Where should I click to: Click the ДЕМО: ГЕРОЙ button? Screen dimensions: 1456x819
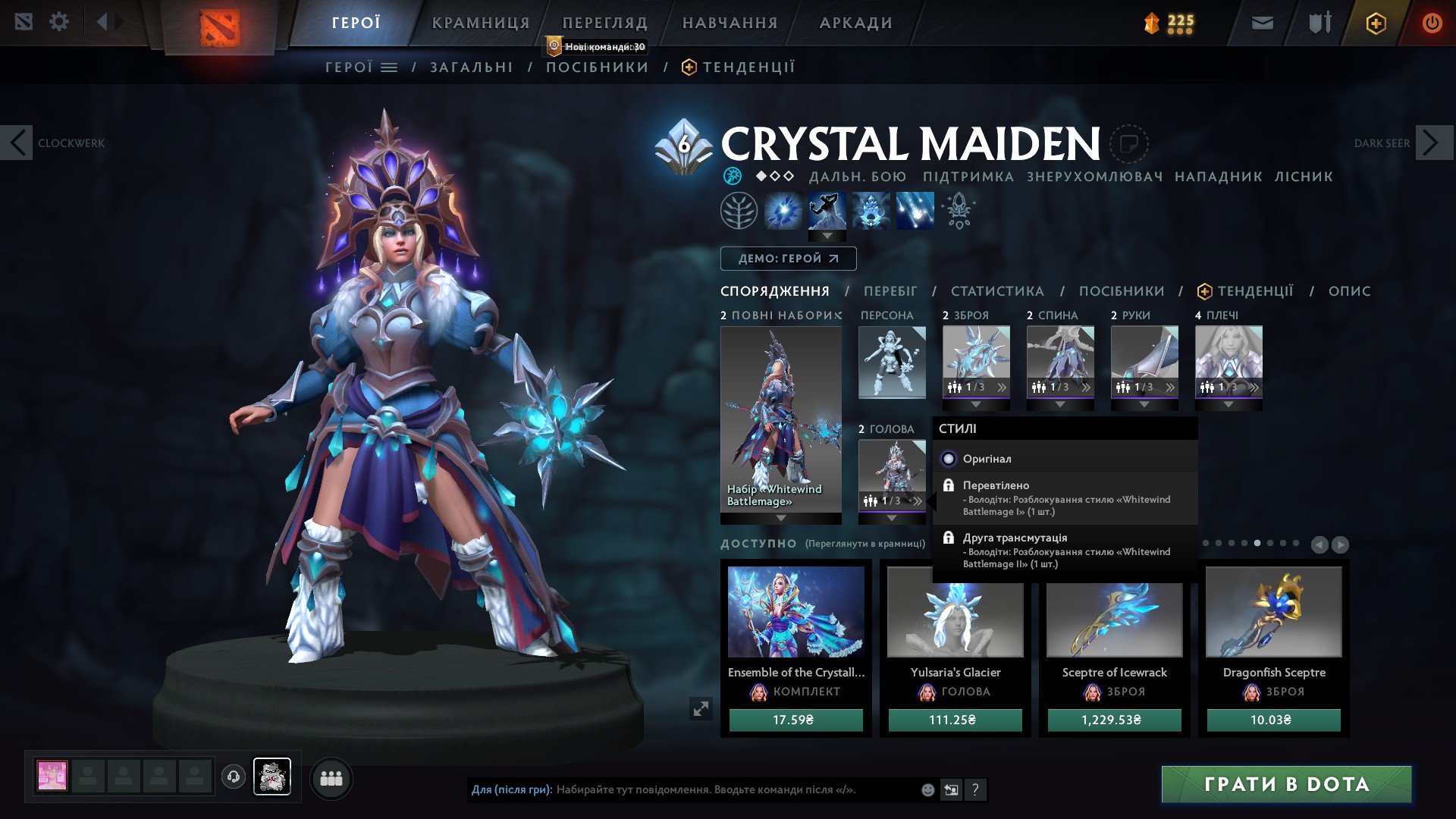[787, 258]
